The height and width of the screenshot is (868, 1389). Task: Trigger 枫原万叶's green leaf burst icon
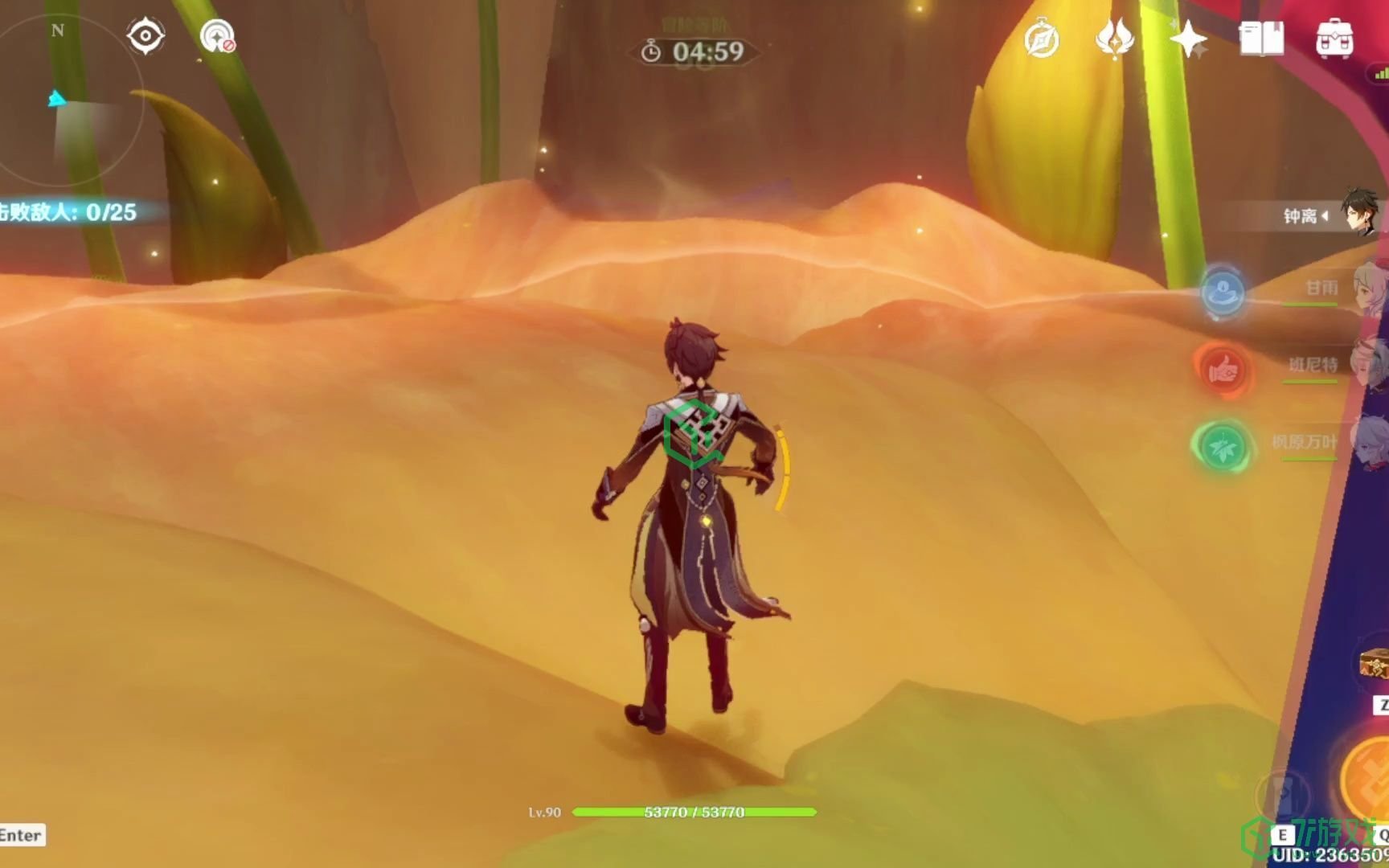click(x=1223, y=446)
